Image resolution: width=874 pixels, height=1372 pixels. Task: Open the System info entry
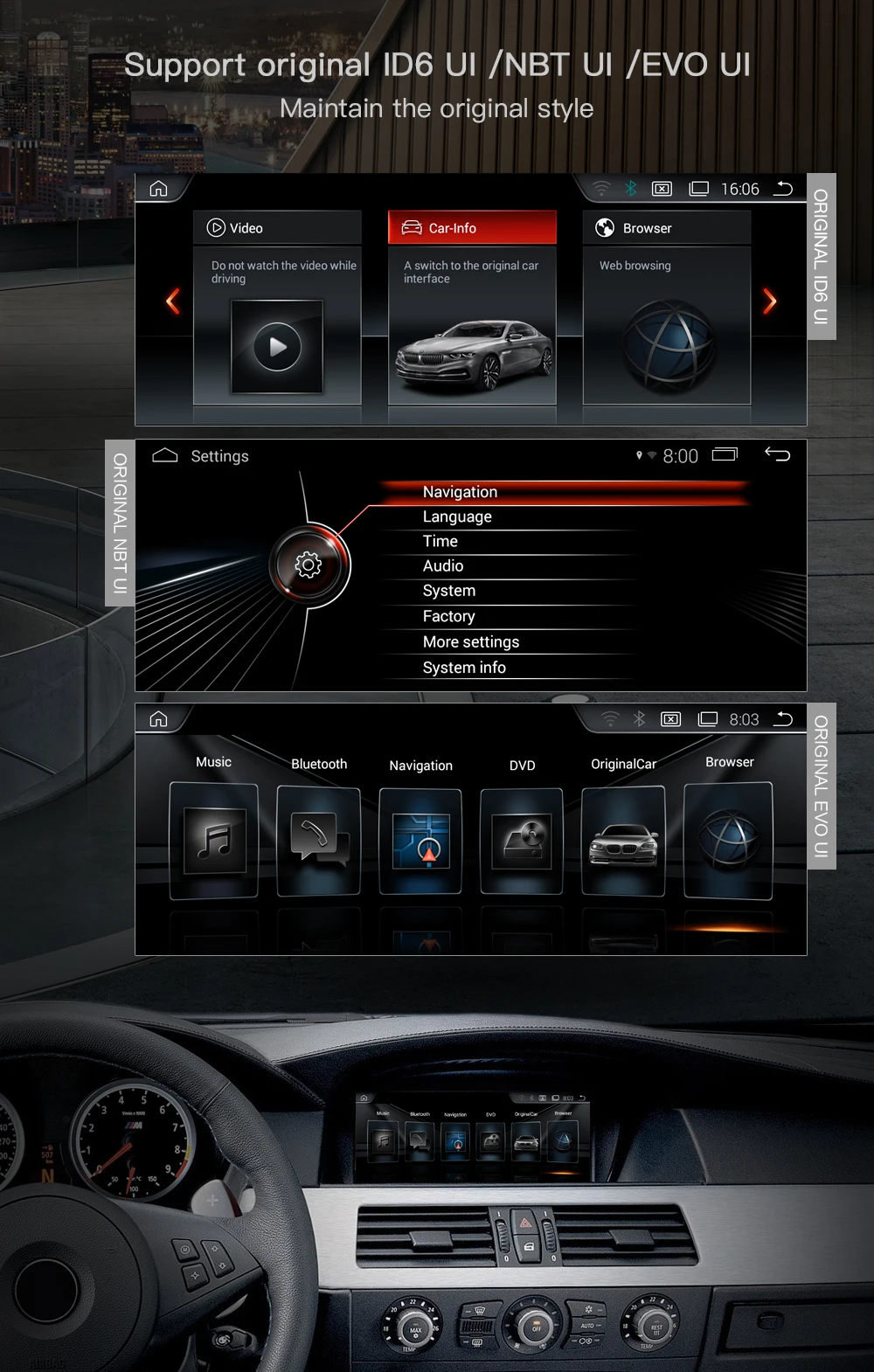464,667
